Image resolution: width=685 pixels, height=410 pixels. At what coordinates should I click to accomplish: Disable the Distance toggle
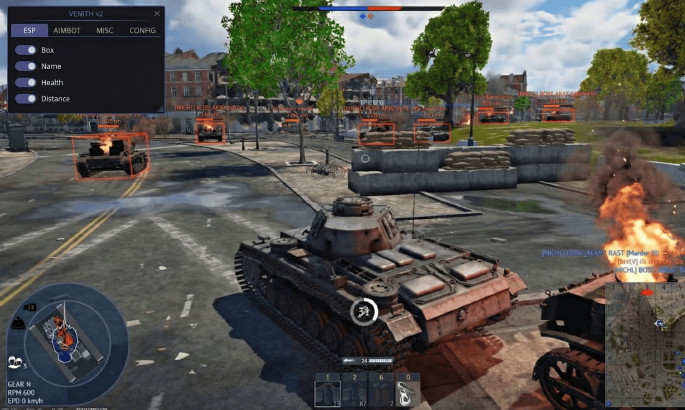25,98
